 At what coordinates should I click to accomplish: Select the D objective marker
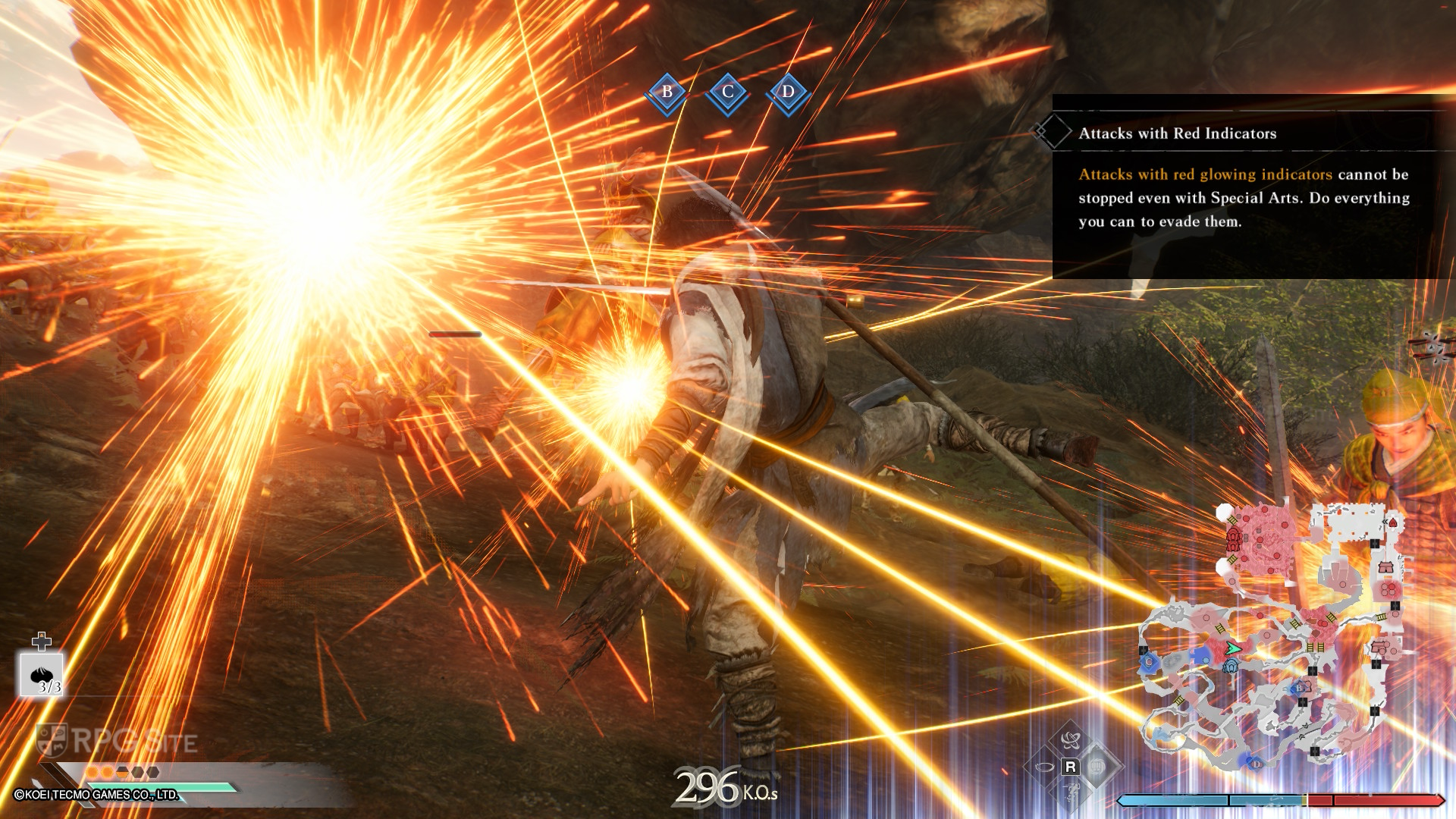click(x=788, y=93)
